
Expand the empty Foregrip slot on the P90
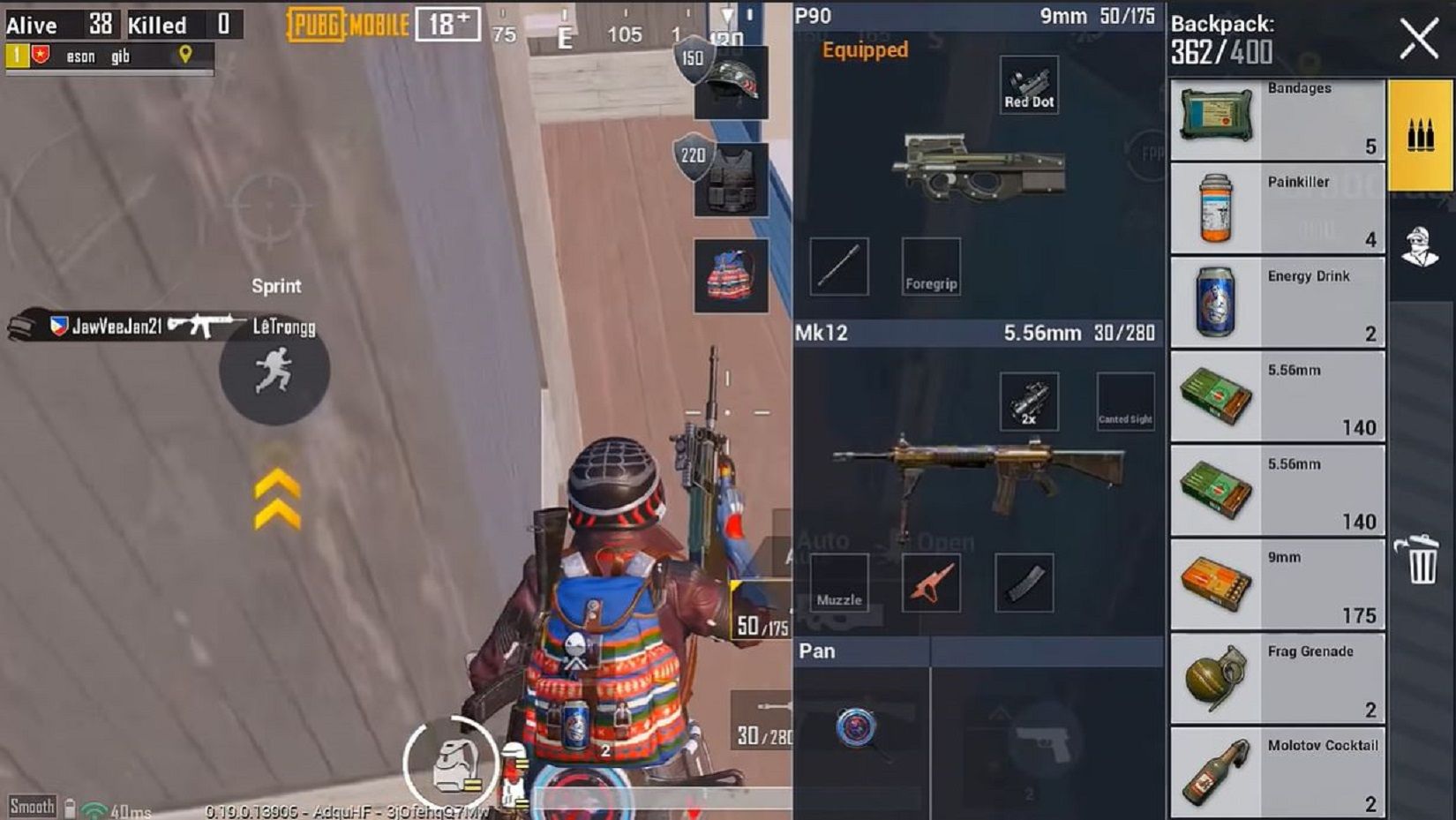930,267
